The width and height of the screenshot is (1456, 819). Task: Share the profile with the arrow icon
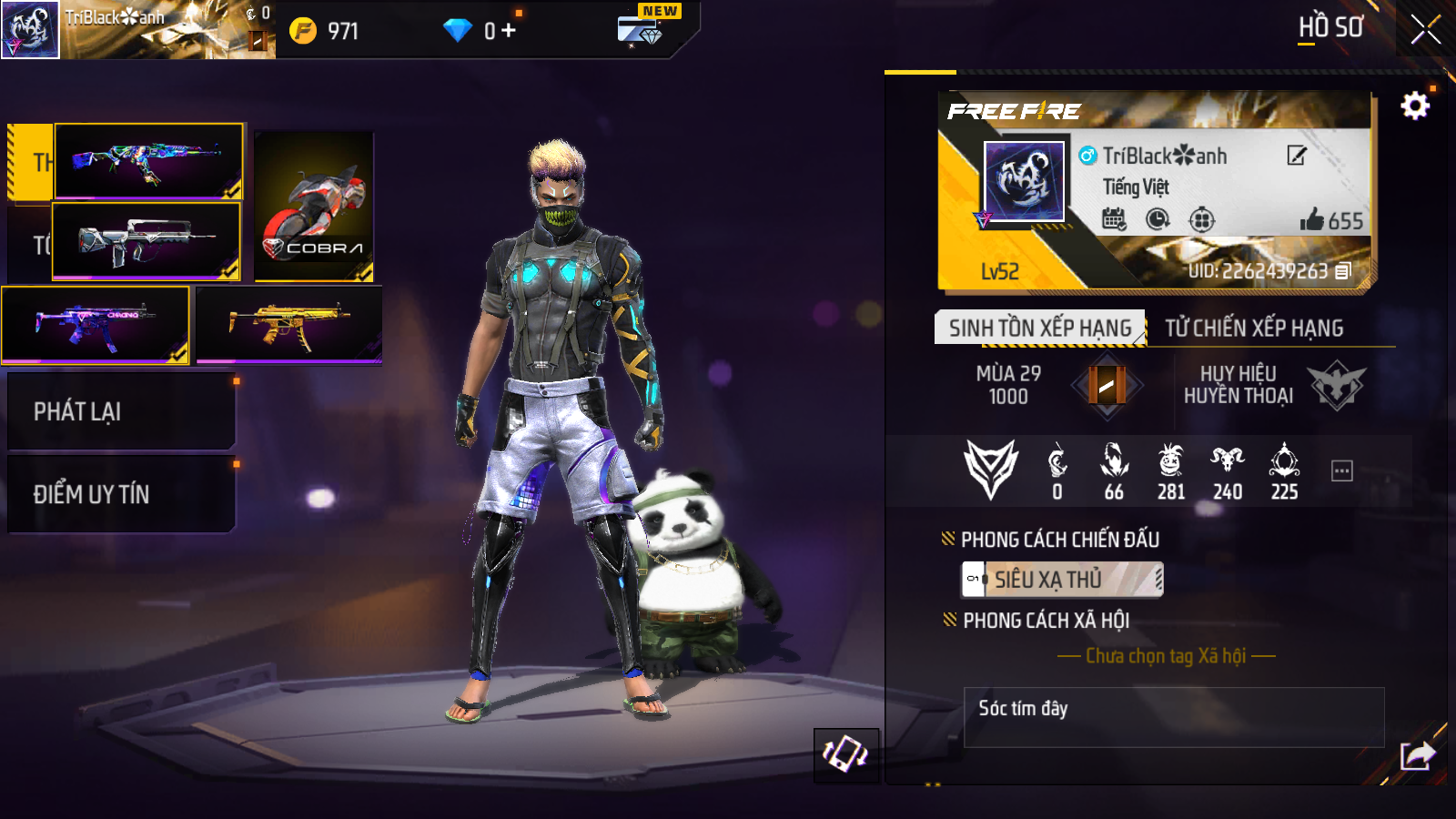(x=1417, y=755)
